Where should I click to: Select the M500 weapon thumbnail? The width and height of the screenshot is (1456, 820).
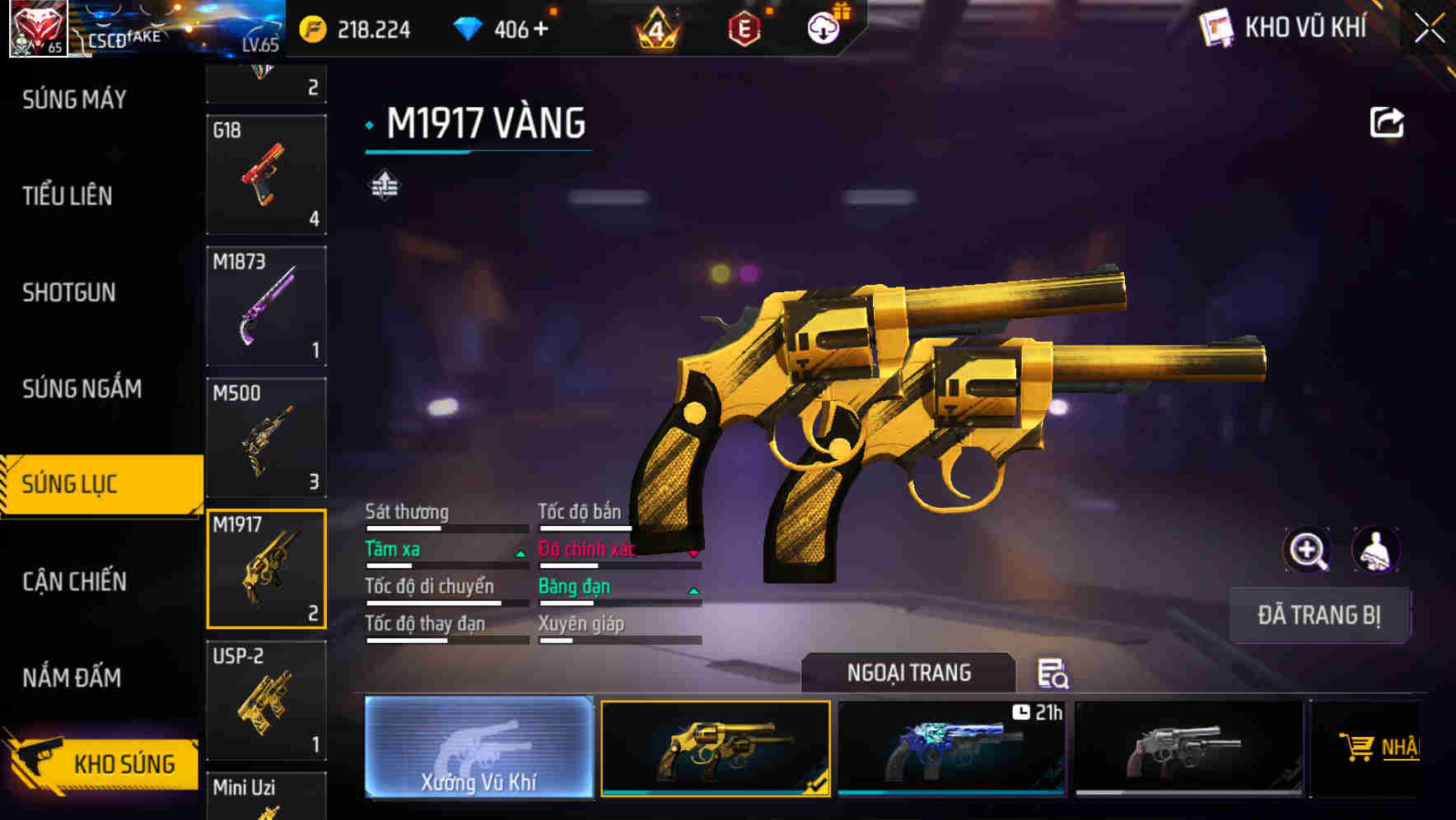(x=265, y=436)
